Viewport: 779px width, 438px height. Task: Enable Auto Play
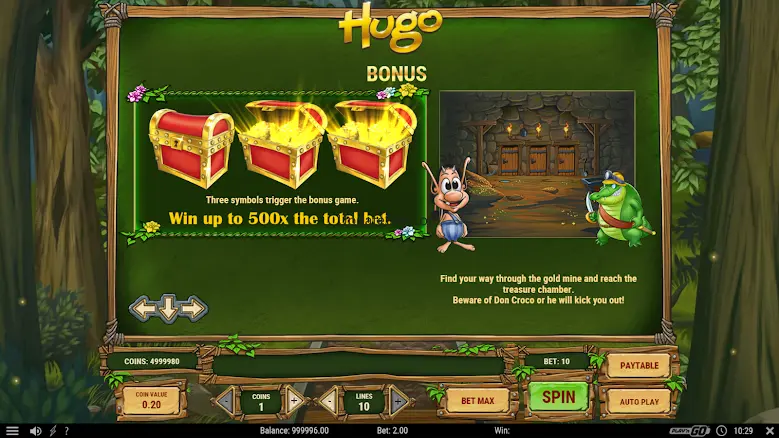[638, 401]
